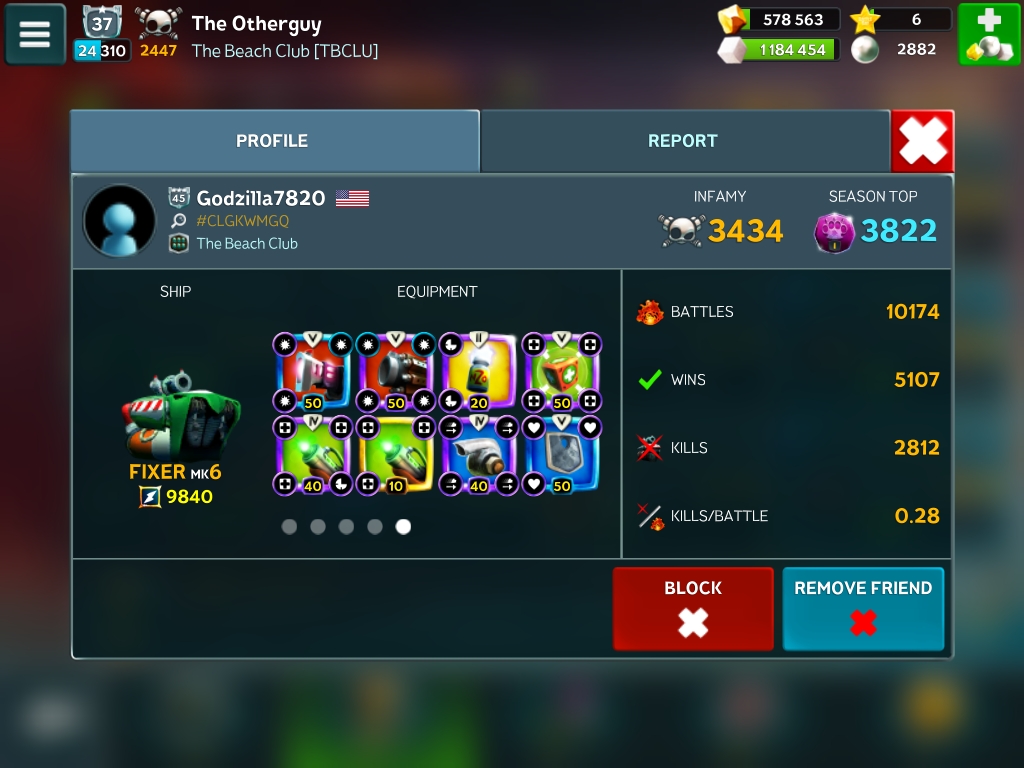Inspect the nitro bottle item
Screen dimensions: 1024x768
(x=479, y=372)
